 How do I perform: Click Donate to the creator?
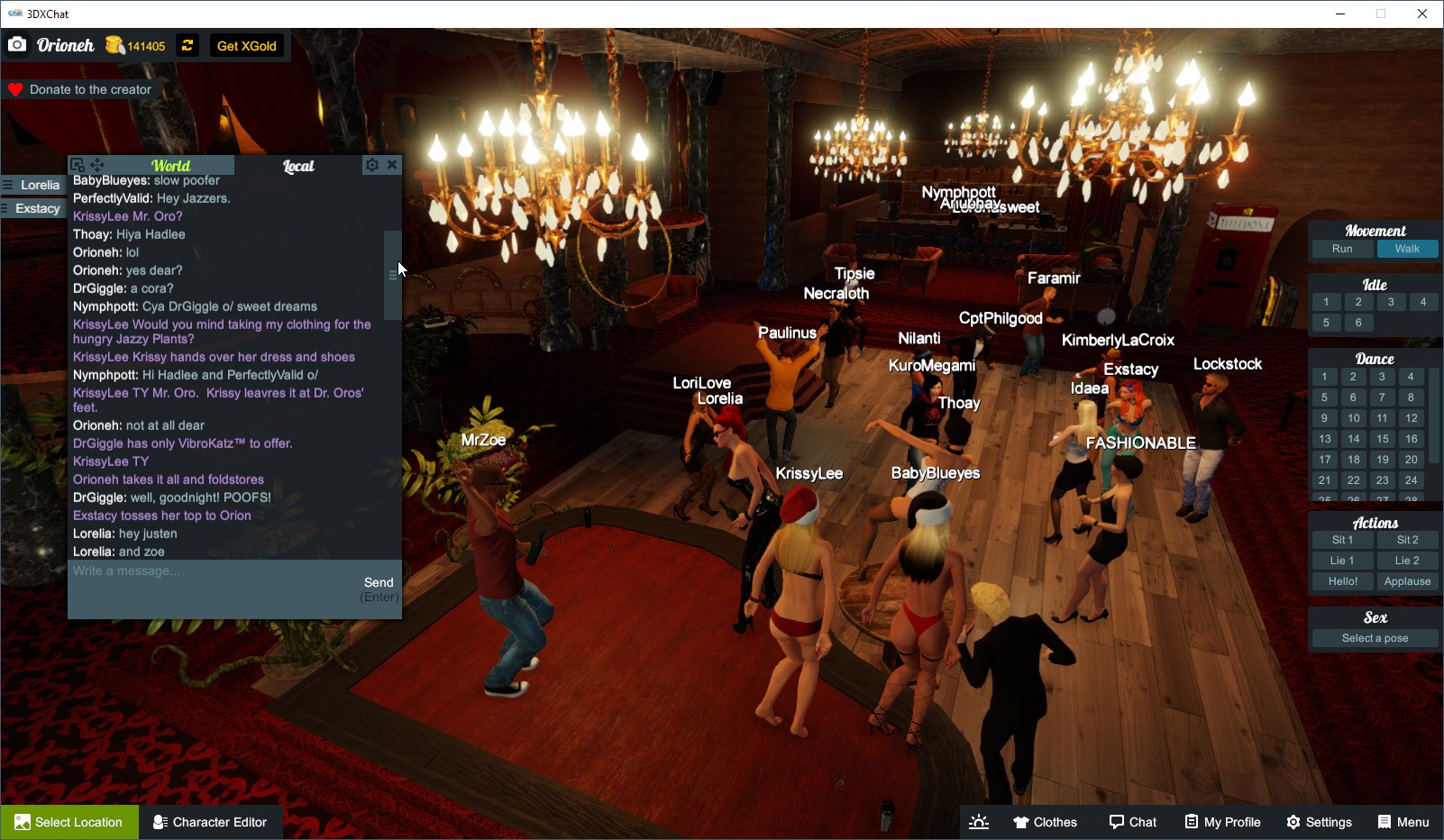coord(81,89)
